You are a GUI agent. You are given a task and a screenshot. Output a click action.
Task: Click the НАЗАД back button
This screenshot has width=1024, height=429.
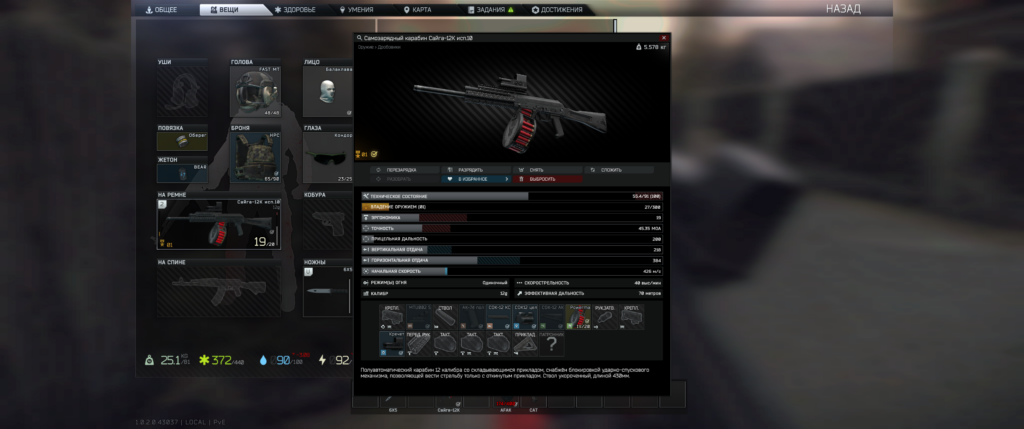click(842, 9)
